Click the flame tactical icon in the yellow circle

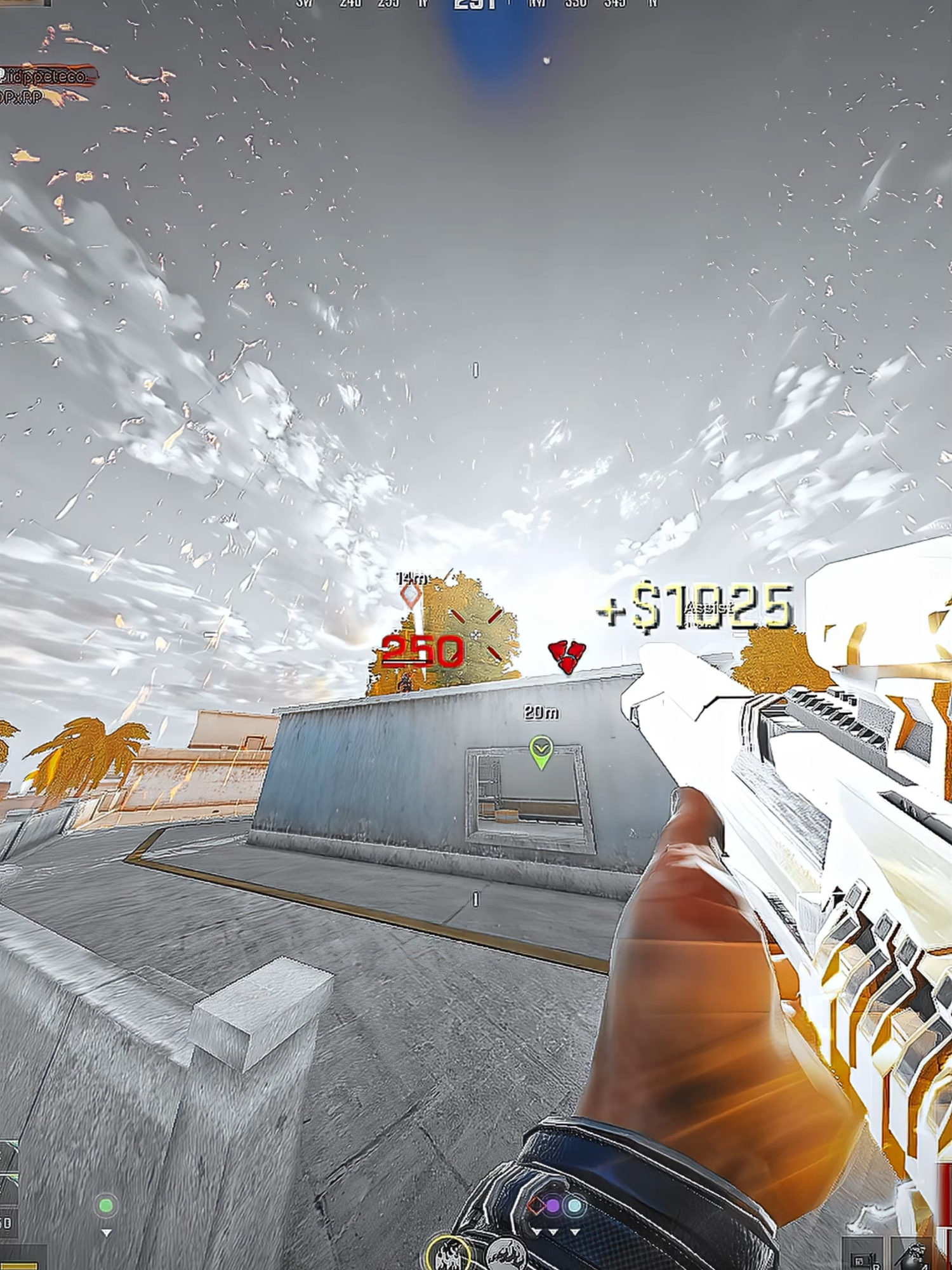pyautogui.click(x=447, y=1254)
